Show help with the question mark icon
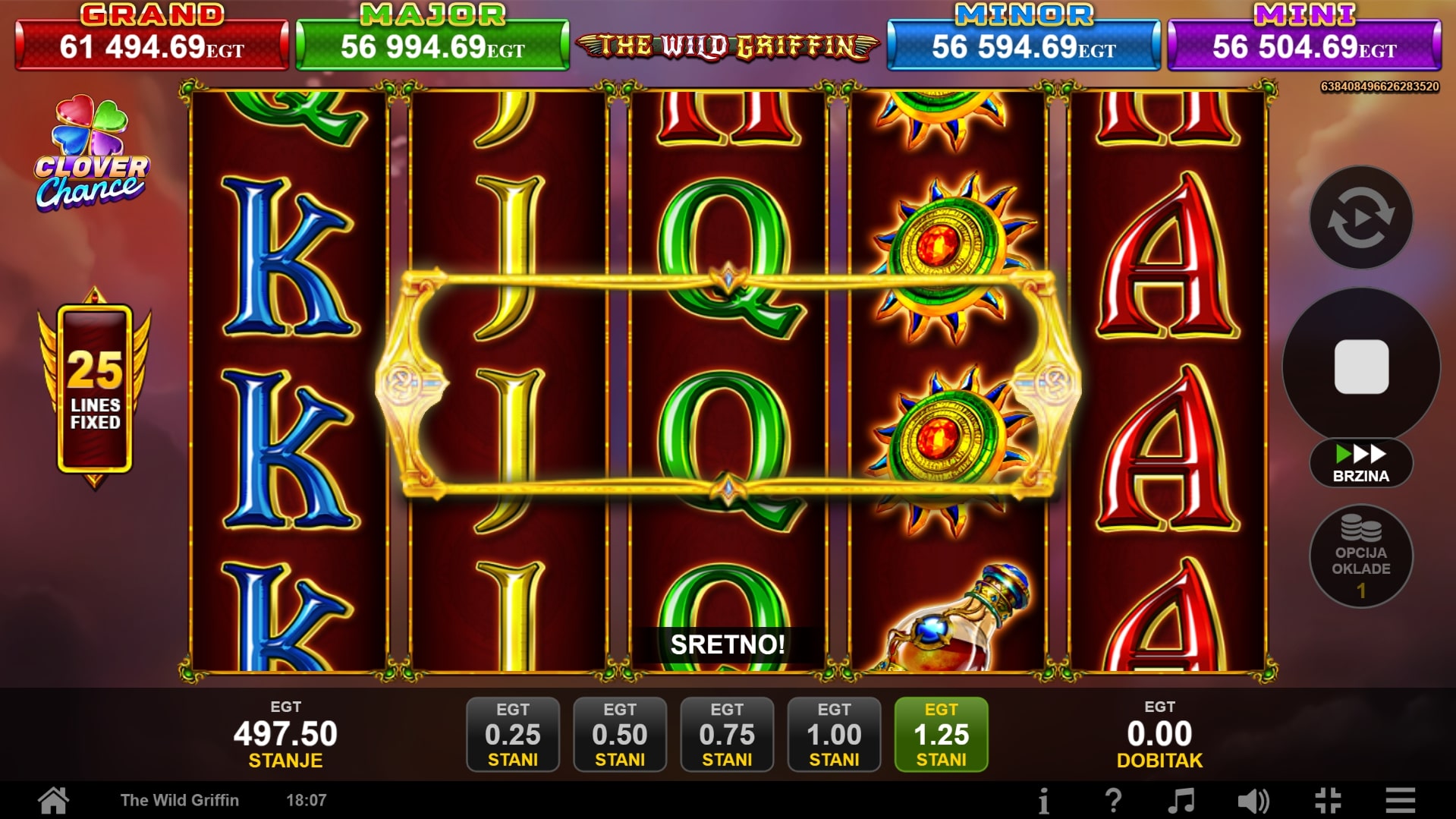Image resolution: width=1456 pixels, height=819 pixels. [x=1113, y=800]
